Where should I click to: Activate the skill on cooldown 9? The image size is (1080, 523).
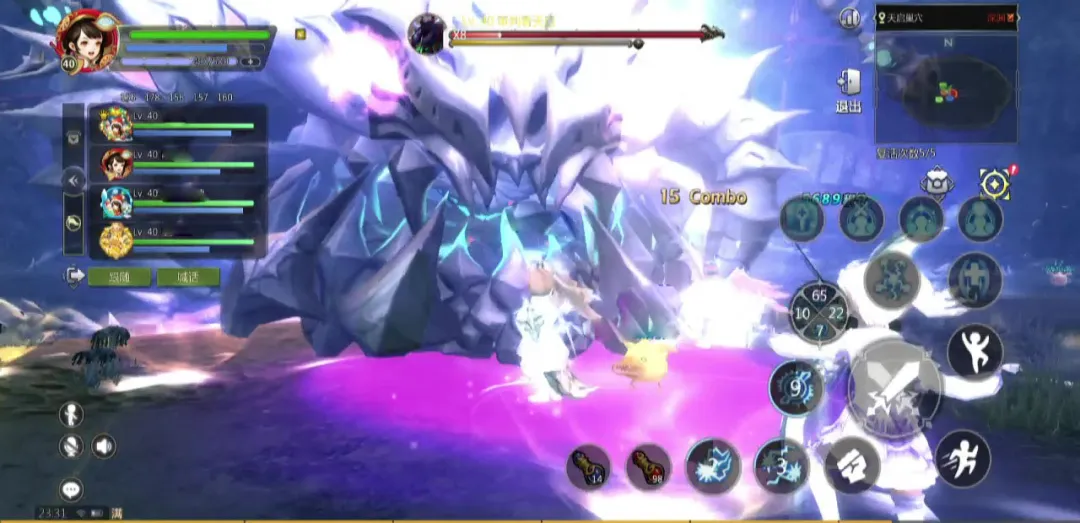[796, 387]
